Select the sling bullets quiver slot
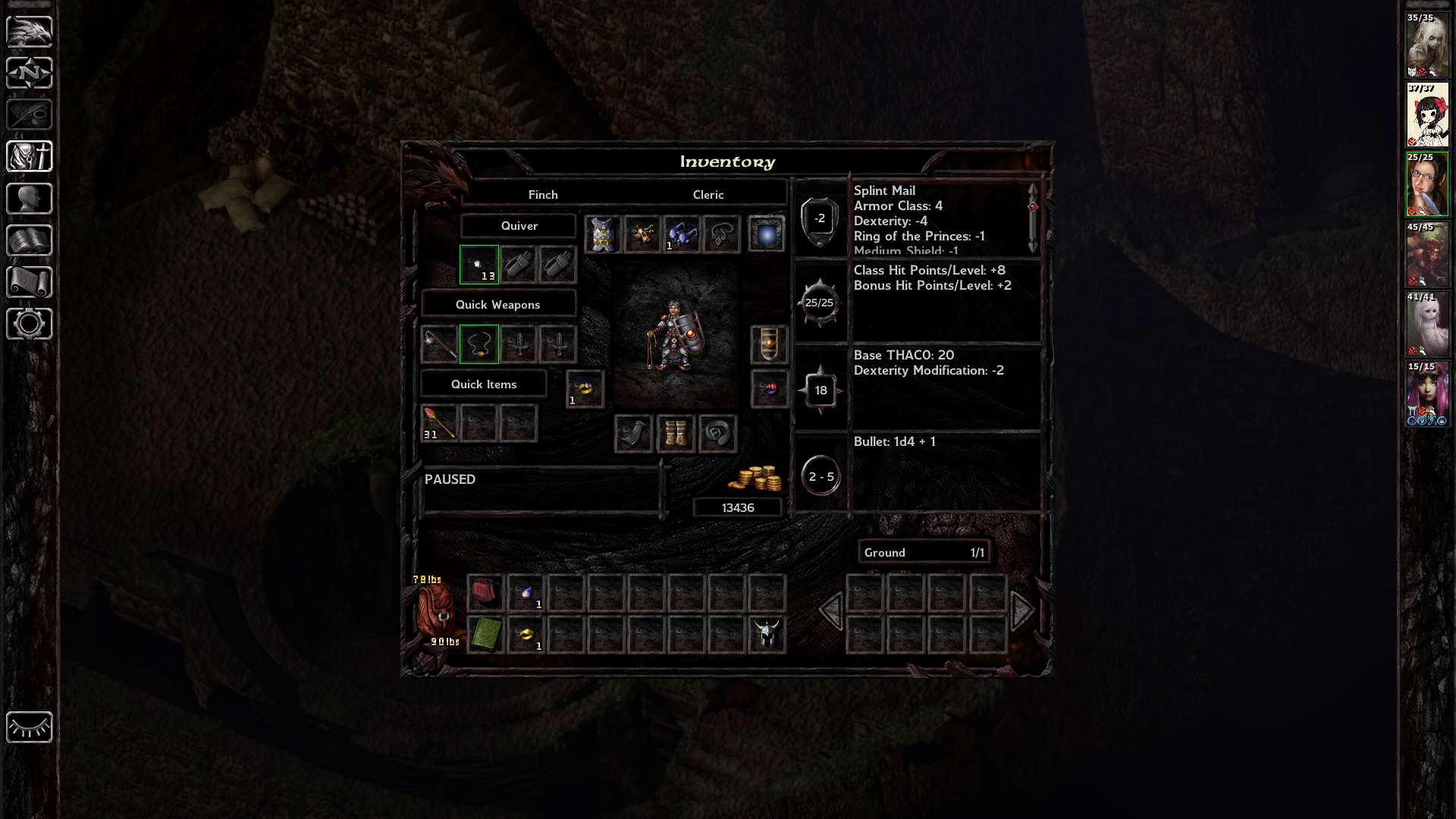This screenshot has width=1456, height=819. [x=479, y=265]
